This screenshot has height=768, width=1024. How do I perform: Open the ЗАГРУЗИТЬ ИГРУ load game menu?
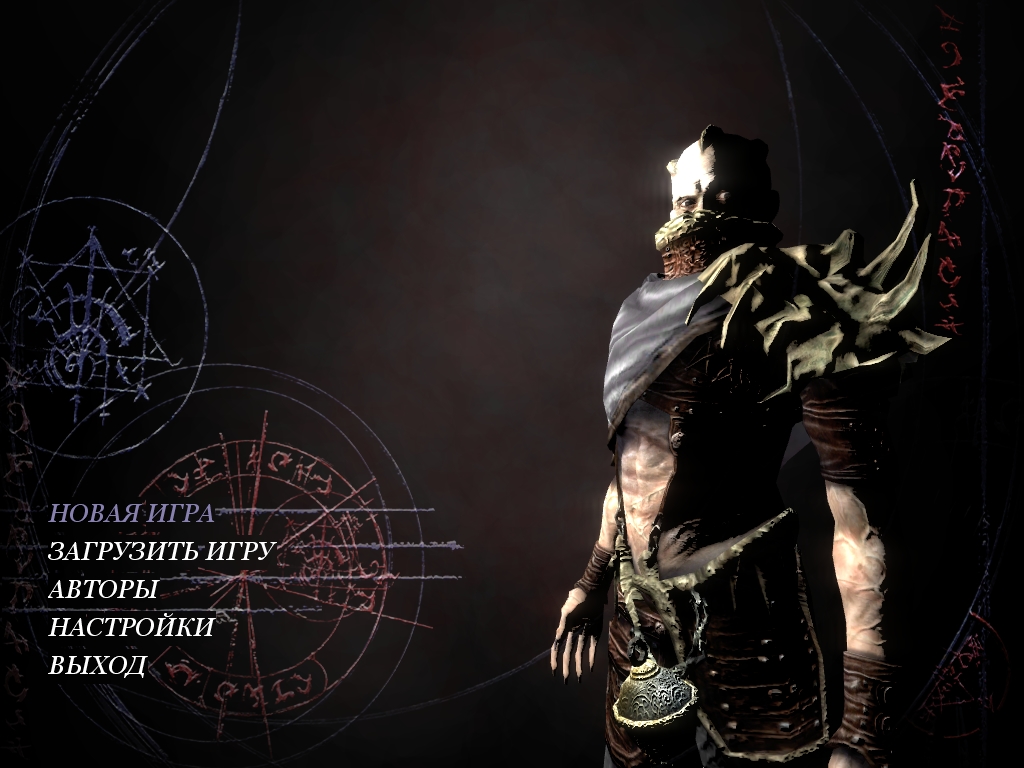(x=162, y=551)
